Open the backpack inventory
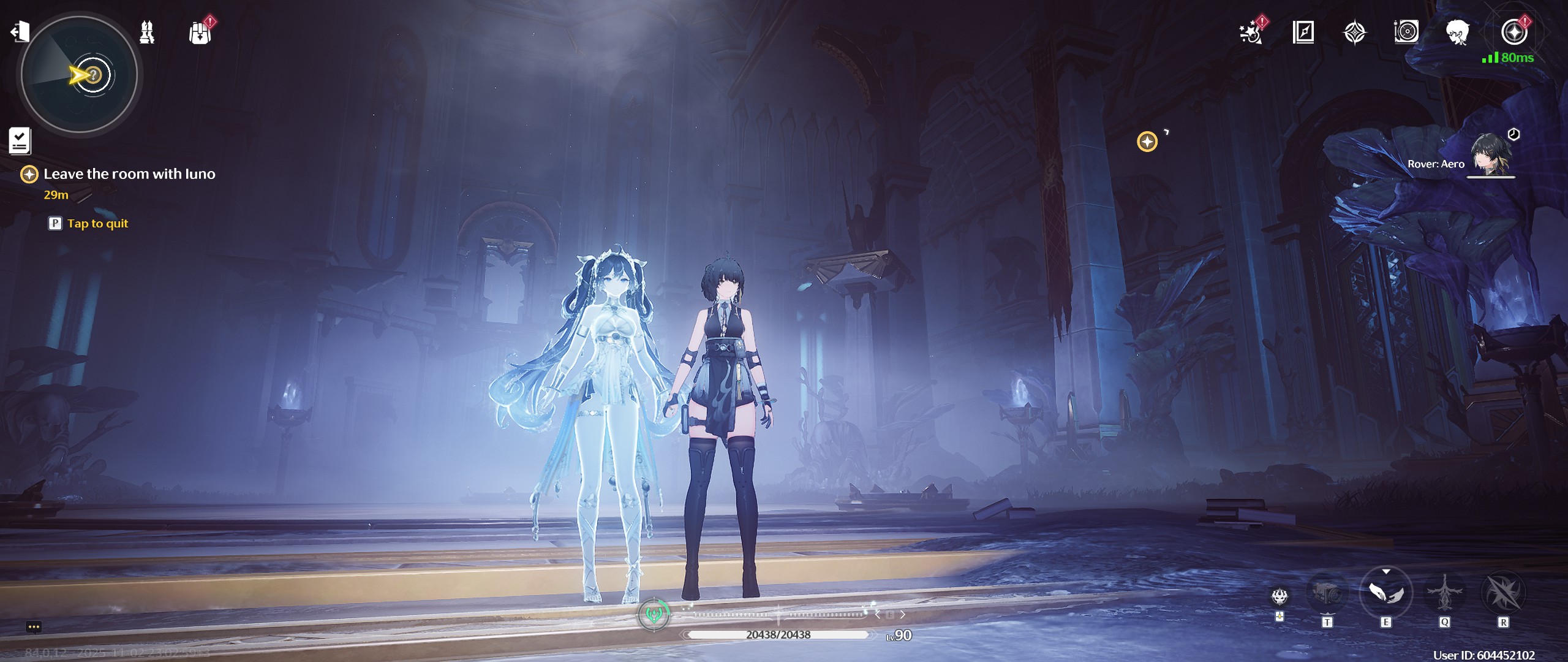Viewport: 1568px width, 662px height. tap(200, 32)
